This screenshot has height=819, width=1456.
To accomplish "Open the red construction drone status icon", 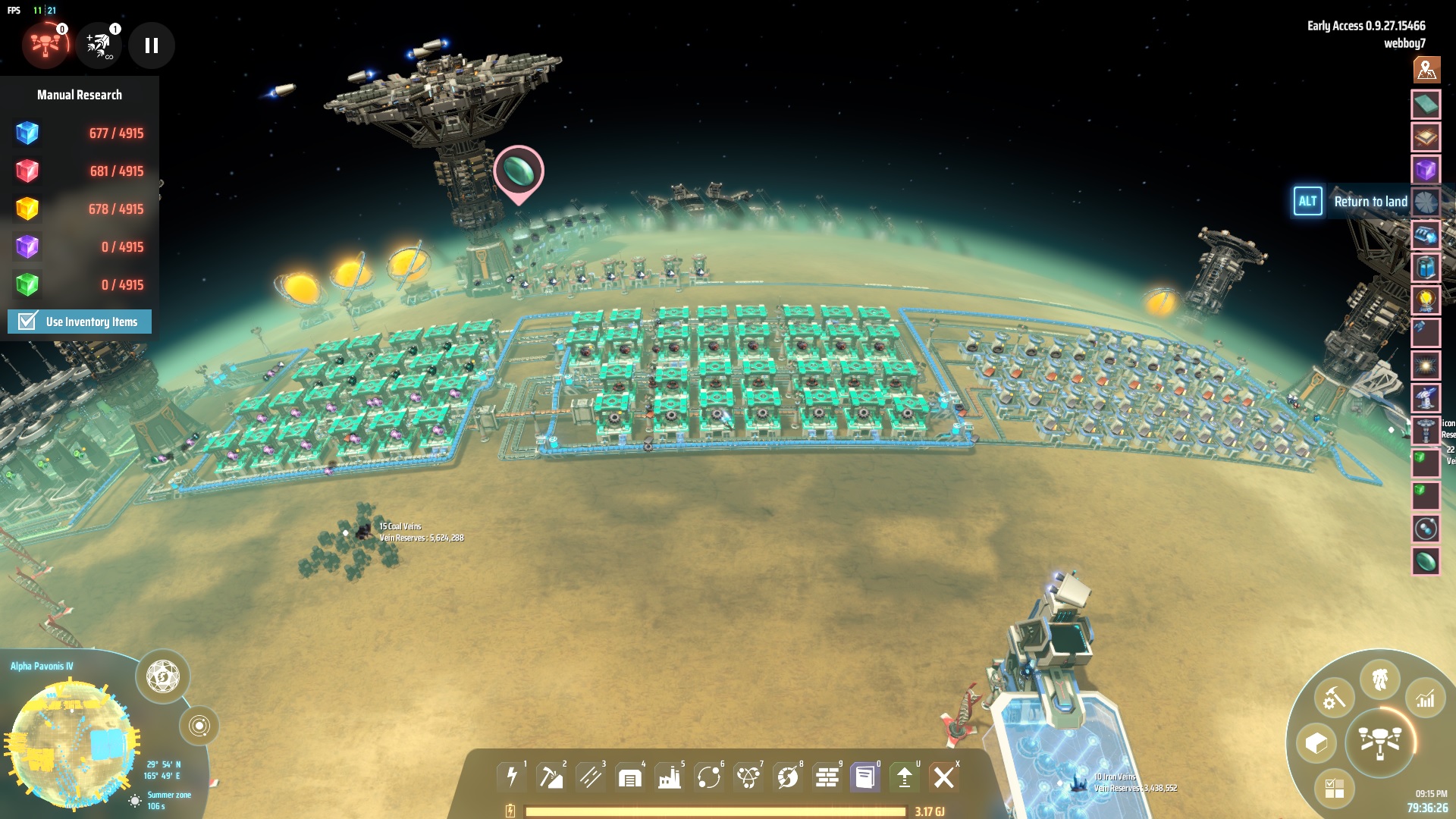I will [x=45, y=46].
